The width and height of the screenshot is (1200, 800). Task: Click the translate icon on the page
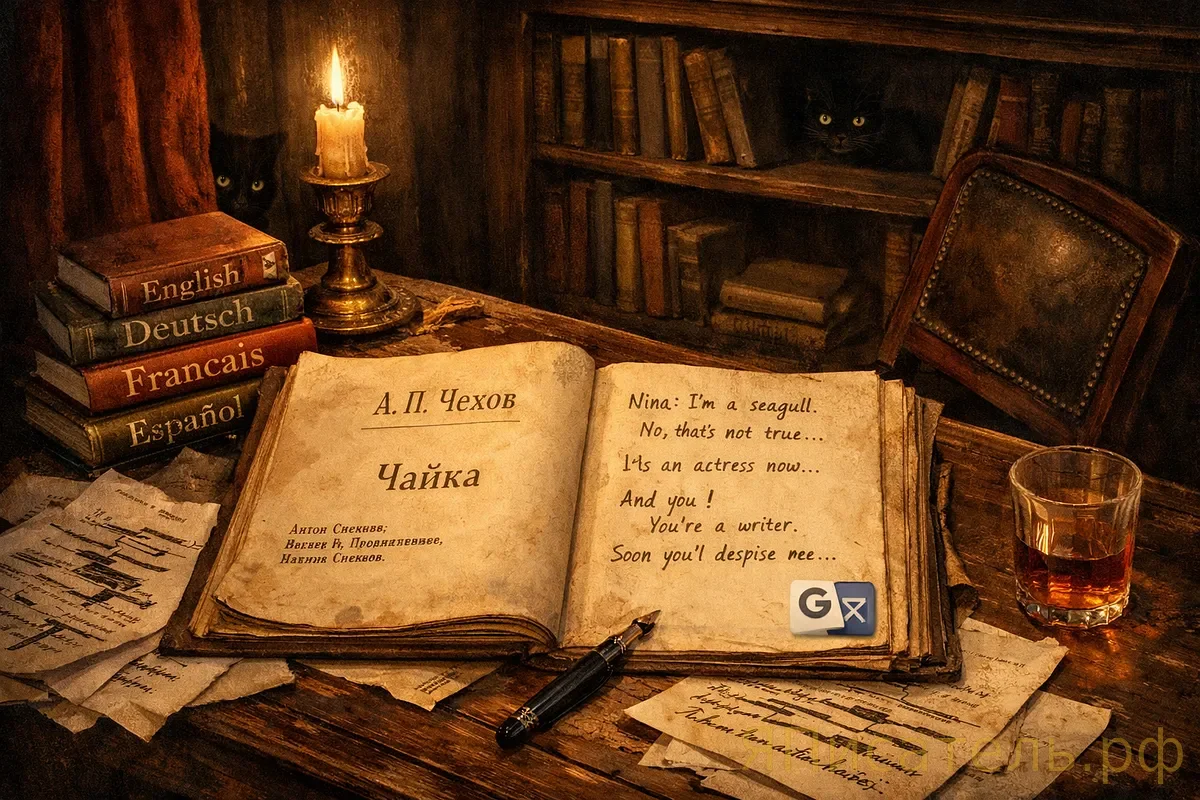[832, 608]
